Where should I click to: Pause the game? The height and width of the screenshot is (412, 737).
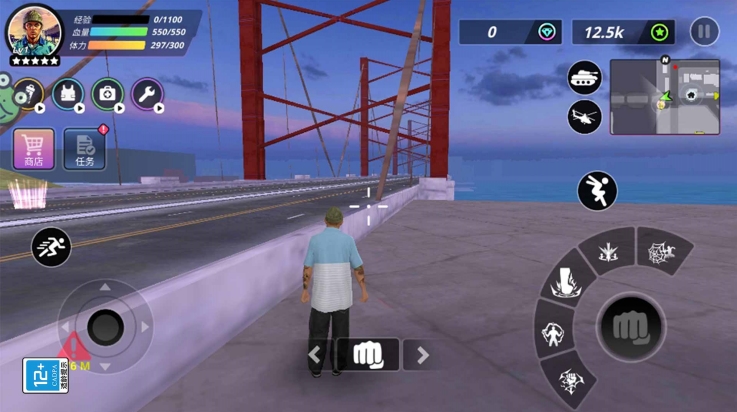click(704, 31)
